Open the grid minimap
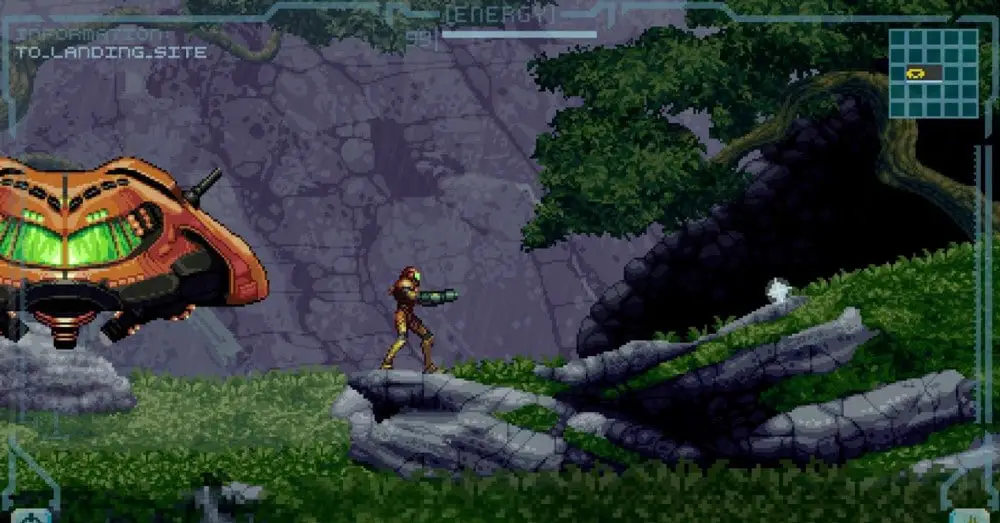The width and height of the screenshot is (1000, 523). tap(933, 73)
